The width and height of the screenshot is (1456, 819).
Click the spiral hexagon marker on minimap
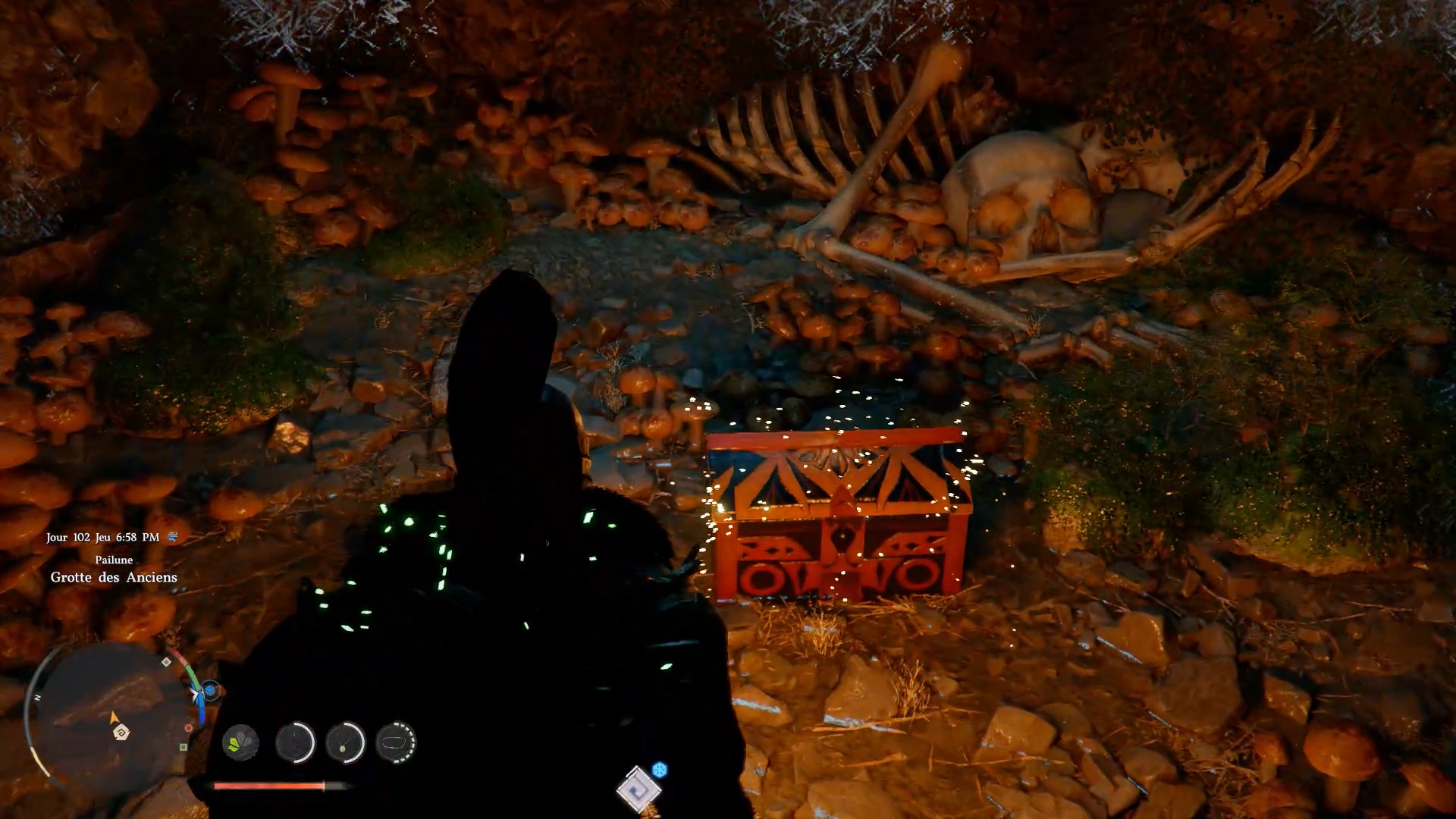point(121,733)
